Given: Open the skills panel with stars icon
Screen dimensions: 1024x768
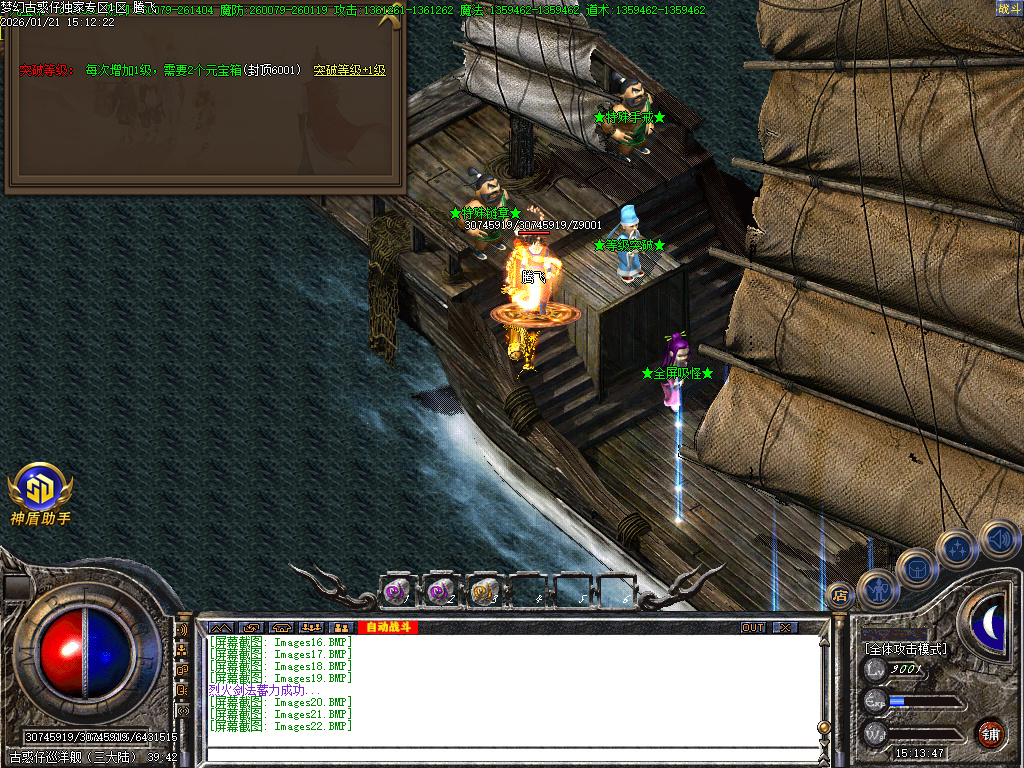Looking at the screenshot, I should pos(957,548).
